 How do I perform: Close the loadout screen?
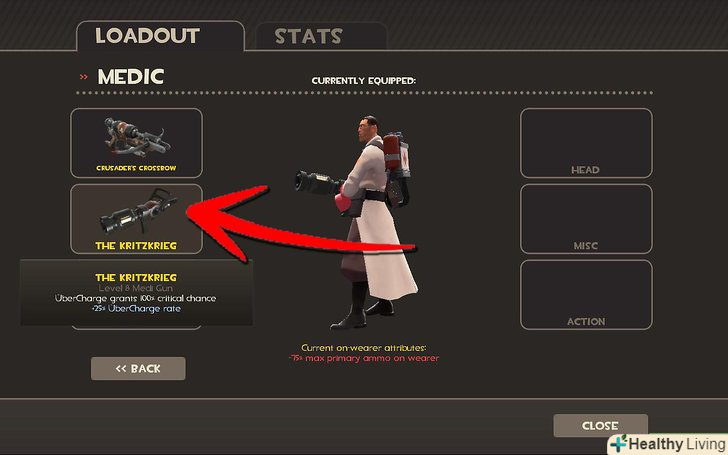click(x=600, y=426)
